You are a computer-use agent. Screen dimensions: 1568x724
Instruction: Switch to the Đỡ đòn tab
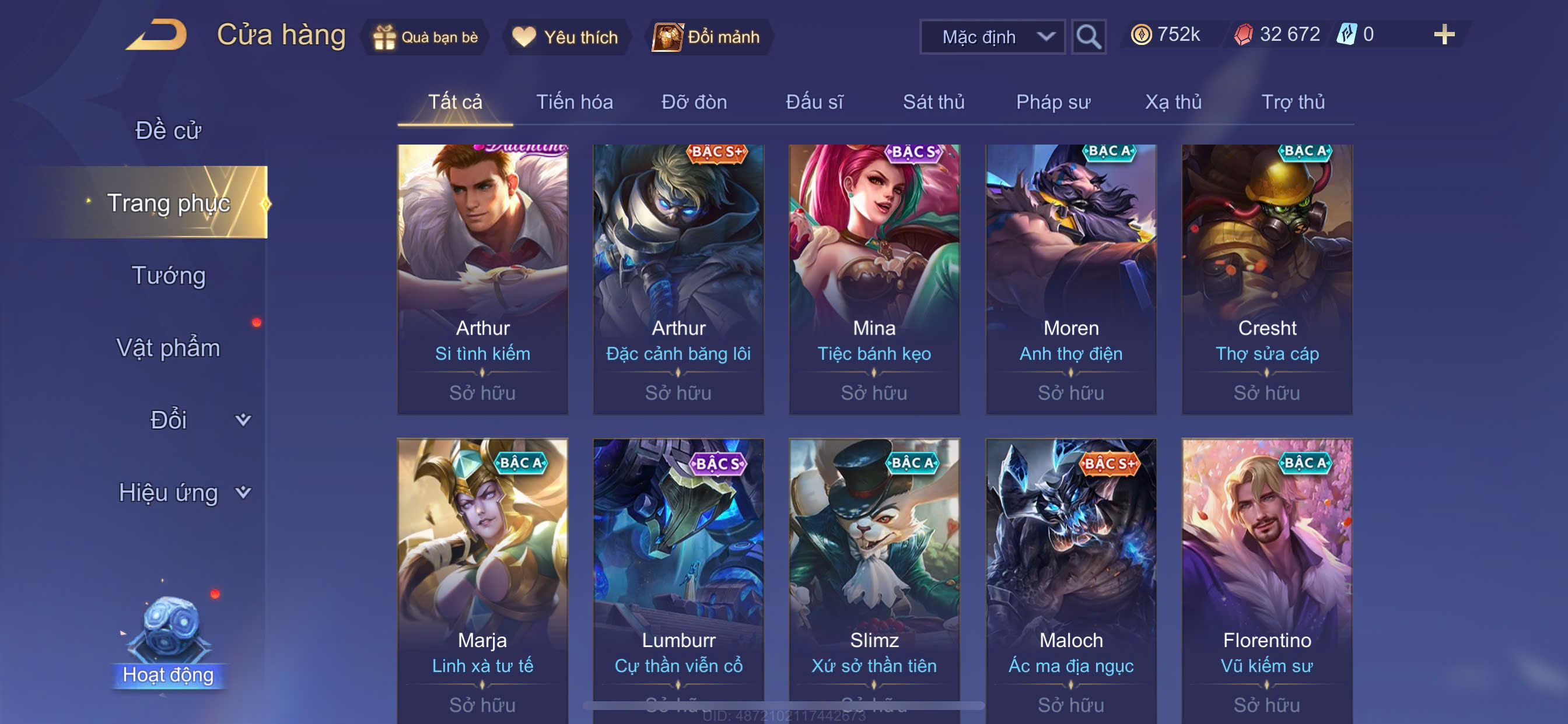pyautogui.click(x=694, y=101)
